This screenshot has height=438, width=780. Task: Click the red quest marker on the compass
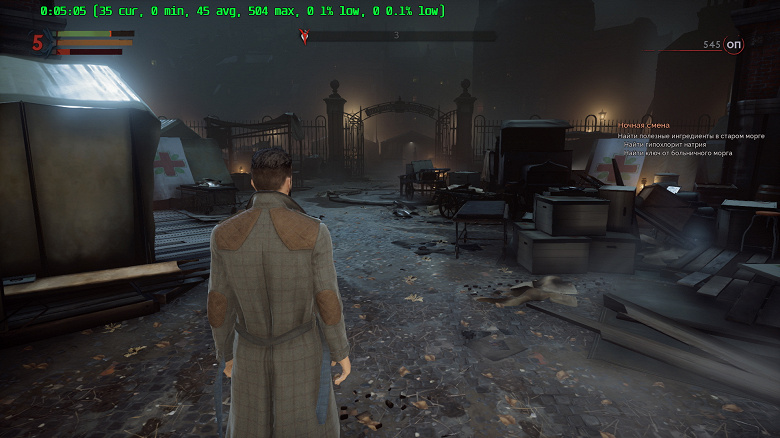click(x=305, y=36)
